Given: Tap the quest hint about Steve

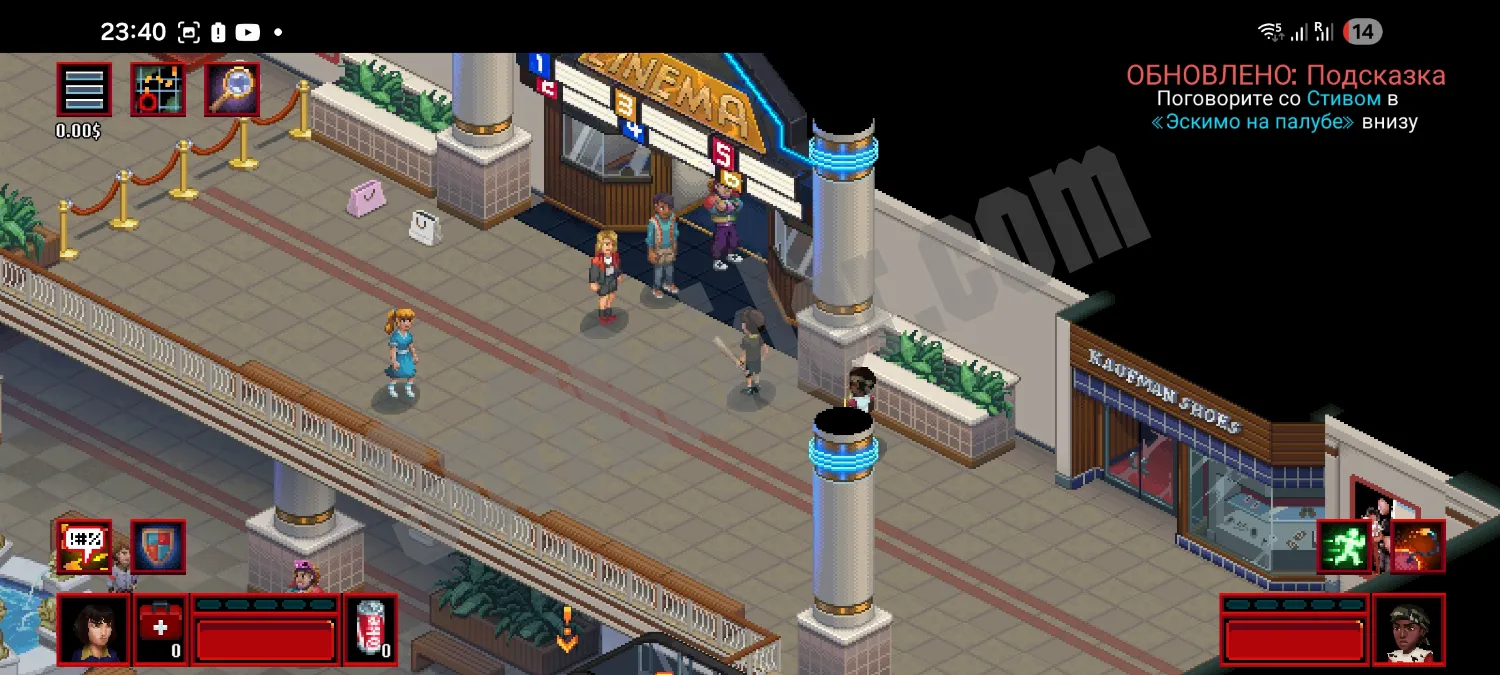Looking at the screenshot, I should [x=1286, y=98].
